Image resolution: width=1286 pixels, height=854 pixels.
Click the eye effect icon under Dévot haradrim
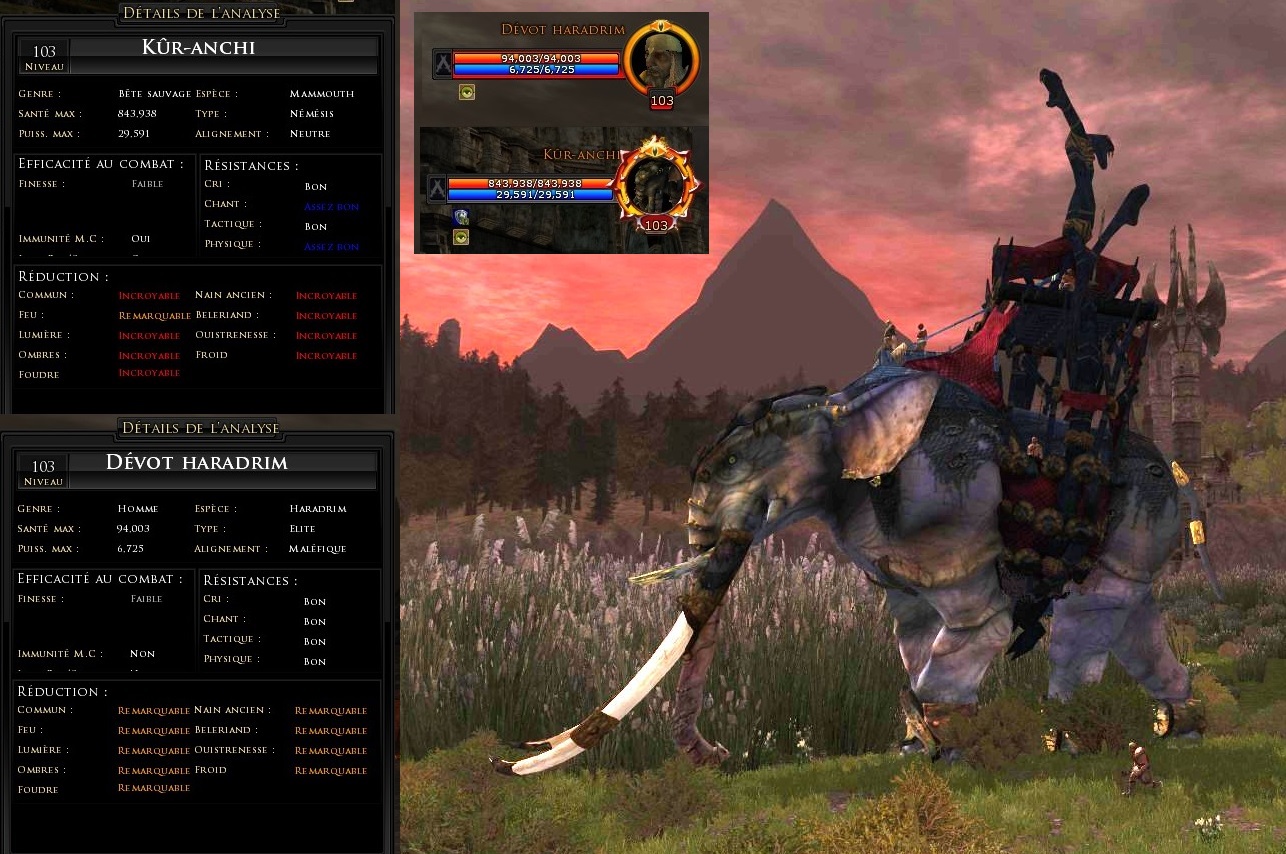pyautogui.click(x=467, y=93)
